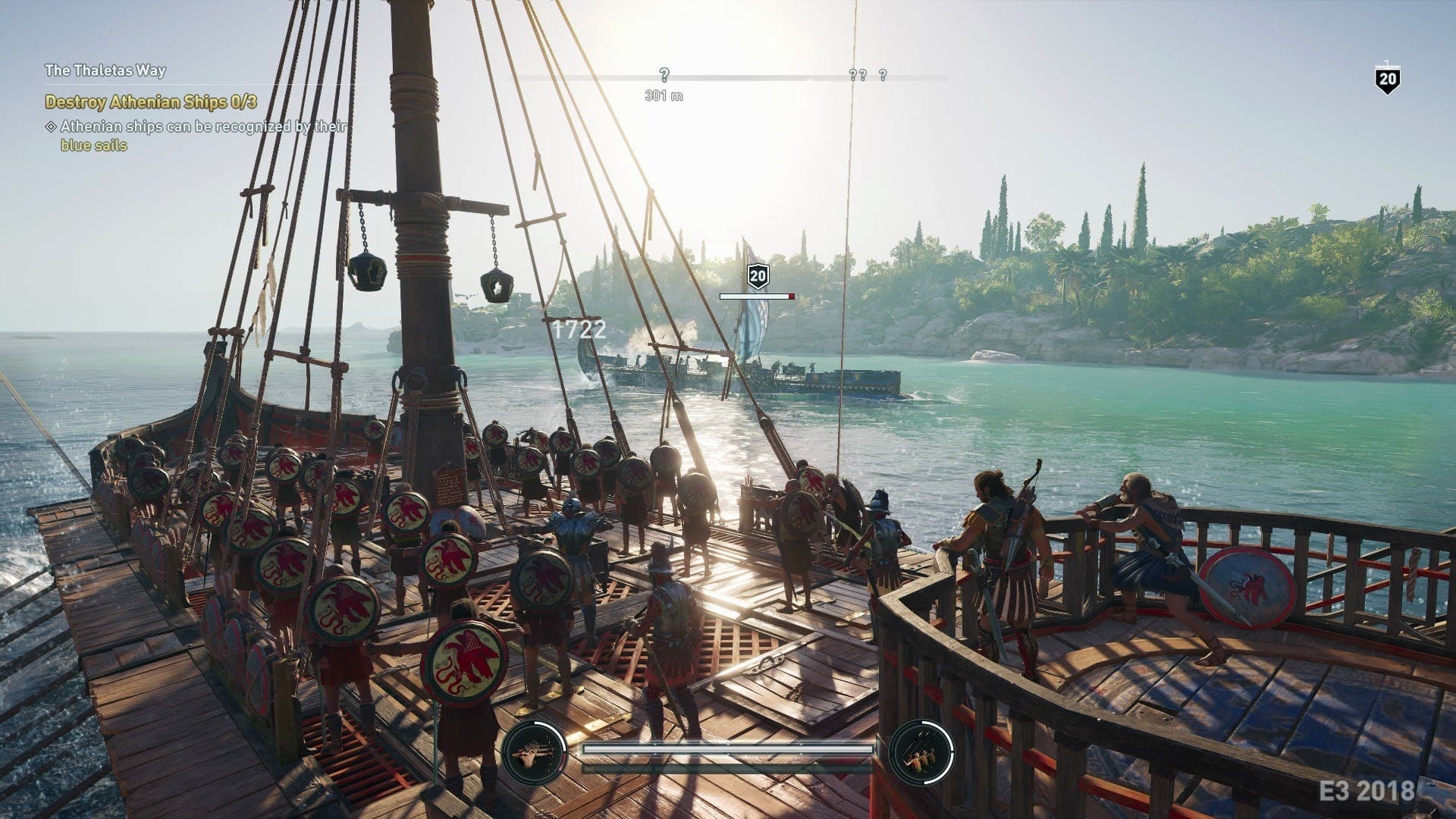Click the nearest ? marker on the compass
1456x819 pixels.
pyautogui.click(x=665, y=75)
